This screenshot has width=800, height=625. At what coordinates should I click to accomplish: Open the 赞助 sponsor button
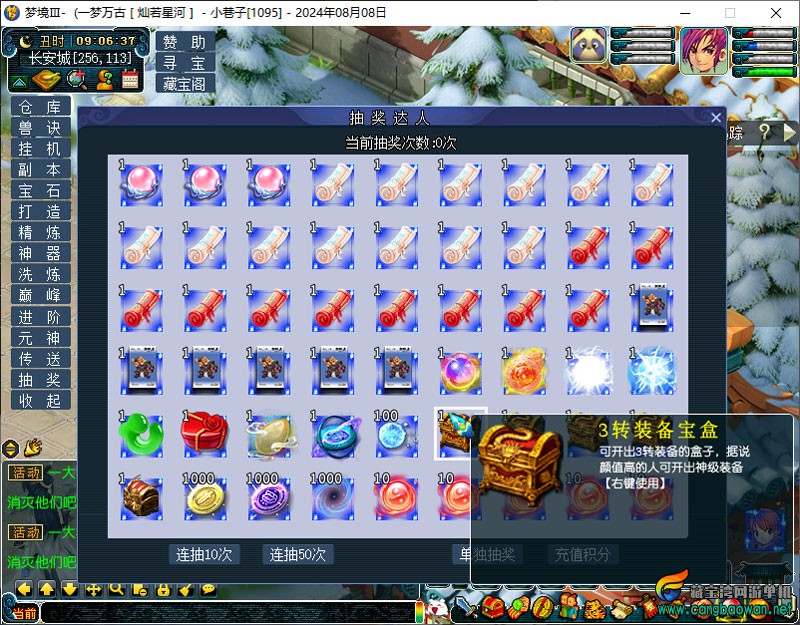tap(185, 43)
